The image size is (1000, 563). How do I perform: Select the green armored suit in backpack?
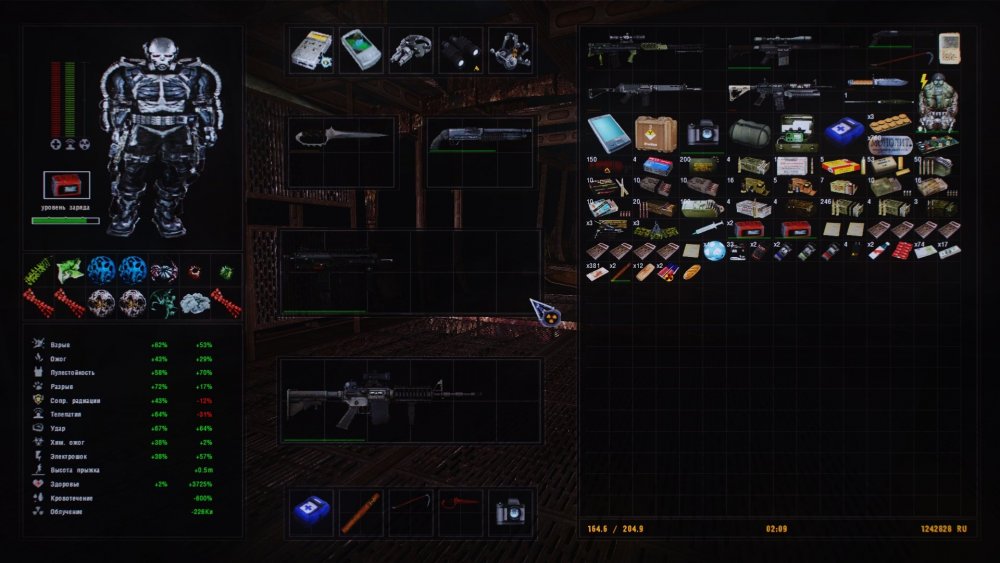[x=939, y=101]
